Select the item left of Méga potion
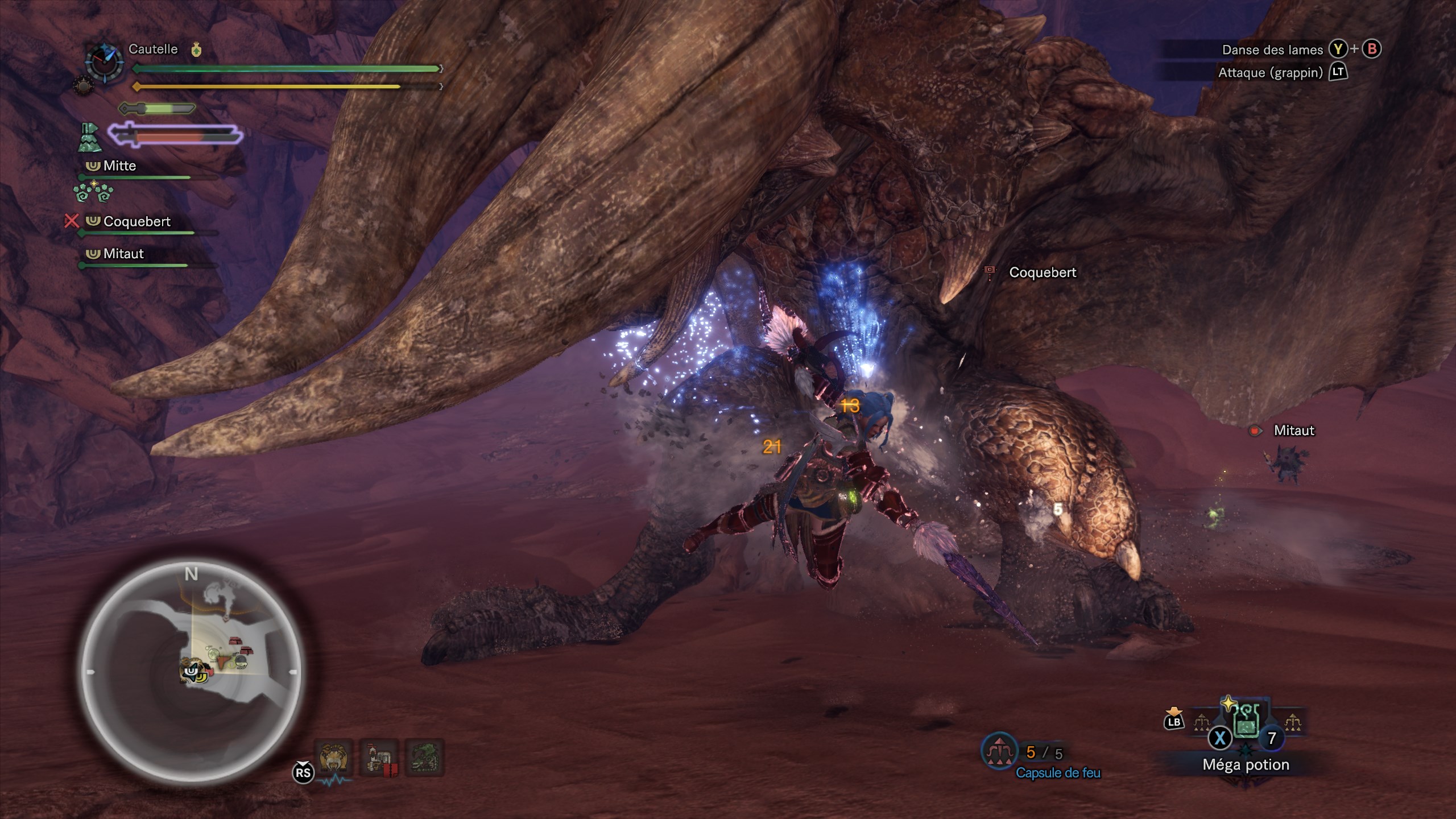 click(x=1202, y=723)
